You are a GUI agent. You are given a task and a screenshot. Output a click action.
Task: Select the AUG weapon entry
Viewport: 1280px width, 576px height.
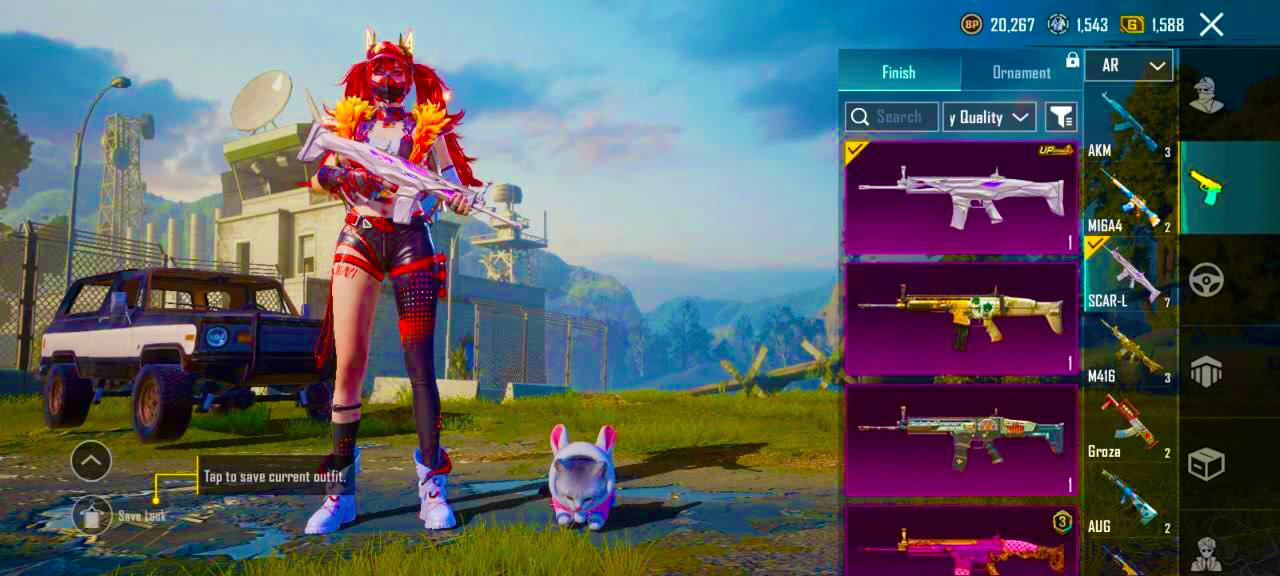tap(1128, 500)
